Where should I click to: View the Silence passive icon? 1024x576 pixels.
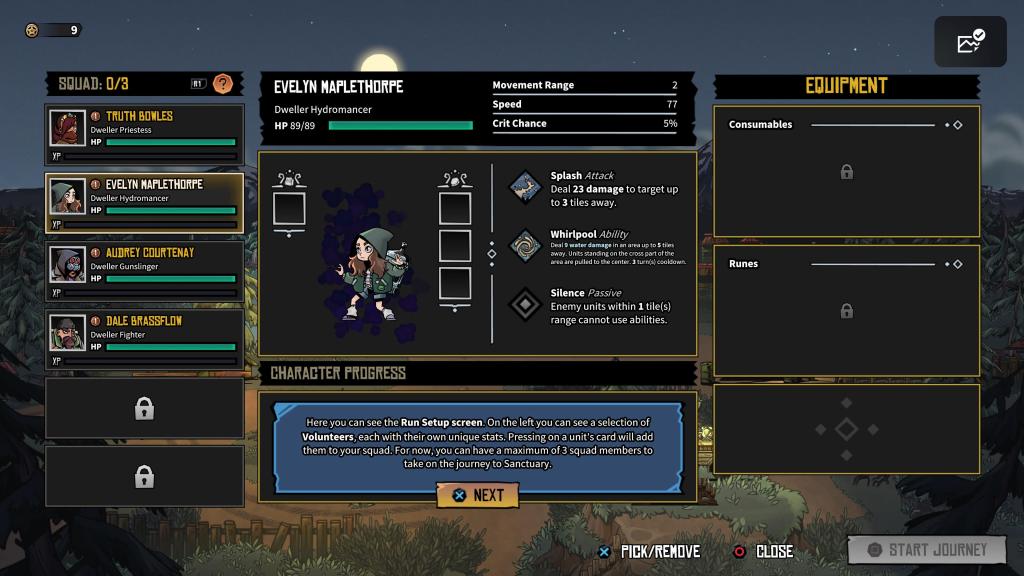click(525, 304)
